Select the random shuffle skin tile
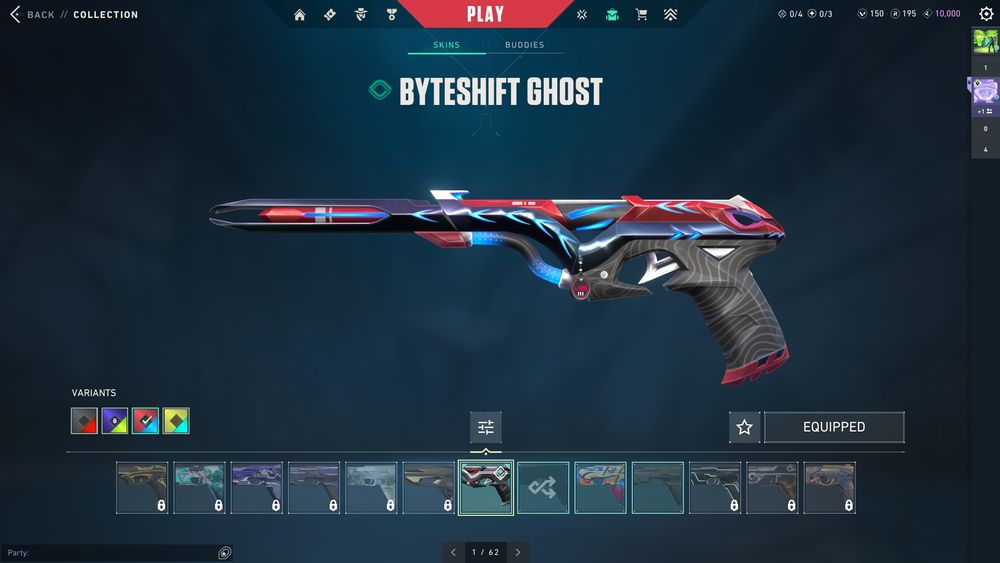The width and height of the screenshot is (1000, 563). 543,487
